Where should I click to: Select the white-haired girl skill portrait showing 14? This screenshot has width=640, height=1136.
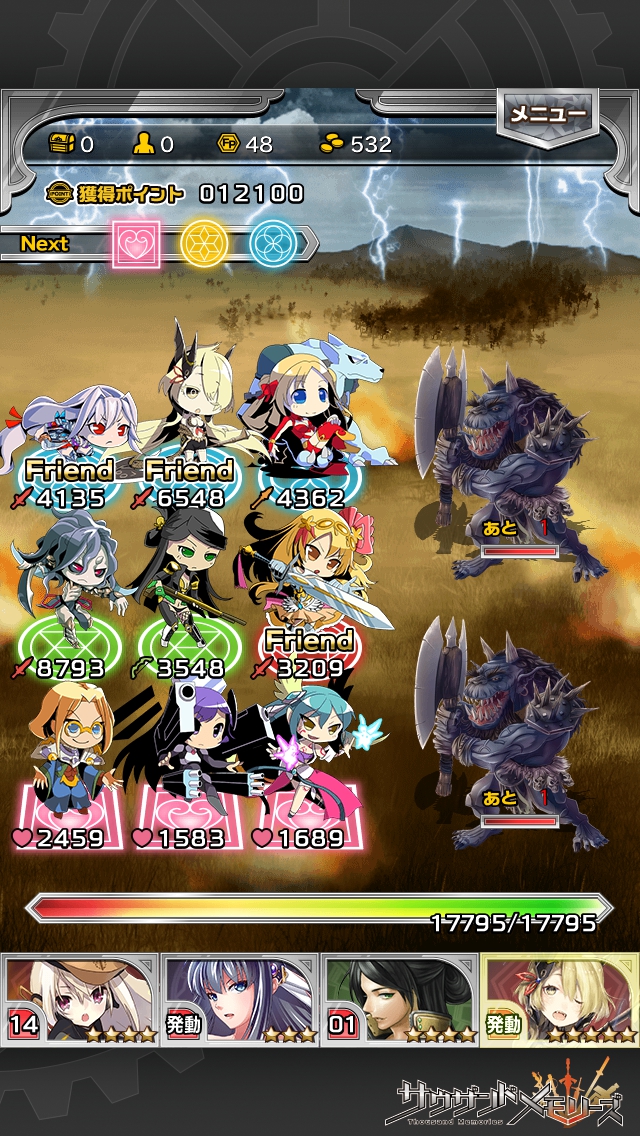[x=80, y=997]
